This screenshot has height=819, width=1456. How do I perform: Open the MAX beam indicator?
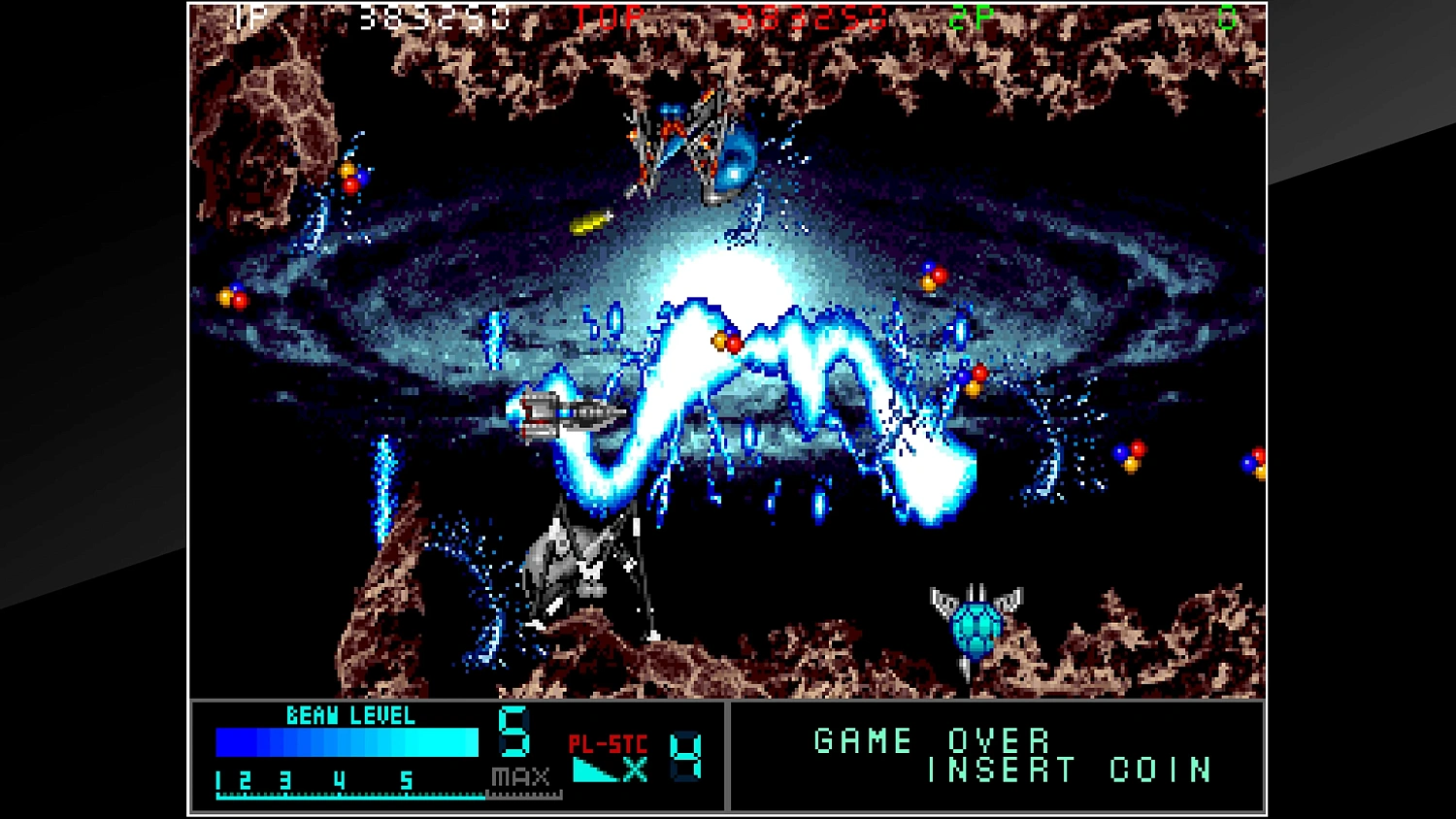pyautogui.click(x=519, y=775)
